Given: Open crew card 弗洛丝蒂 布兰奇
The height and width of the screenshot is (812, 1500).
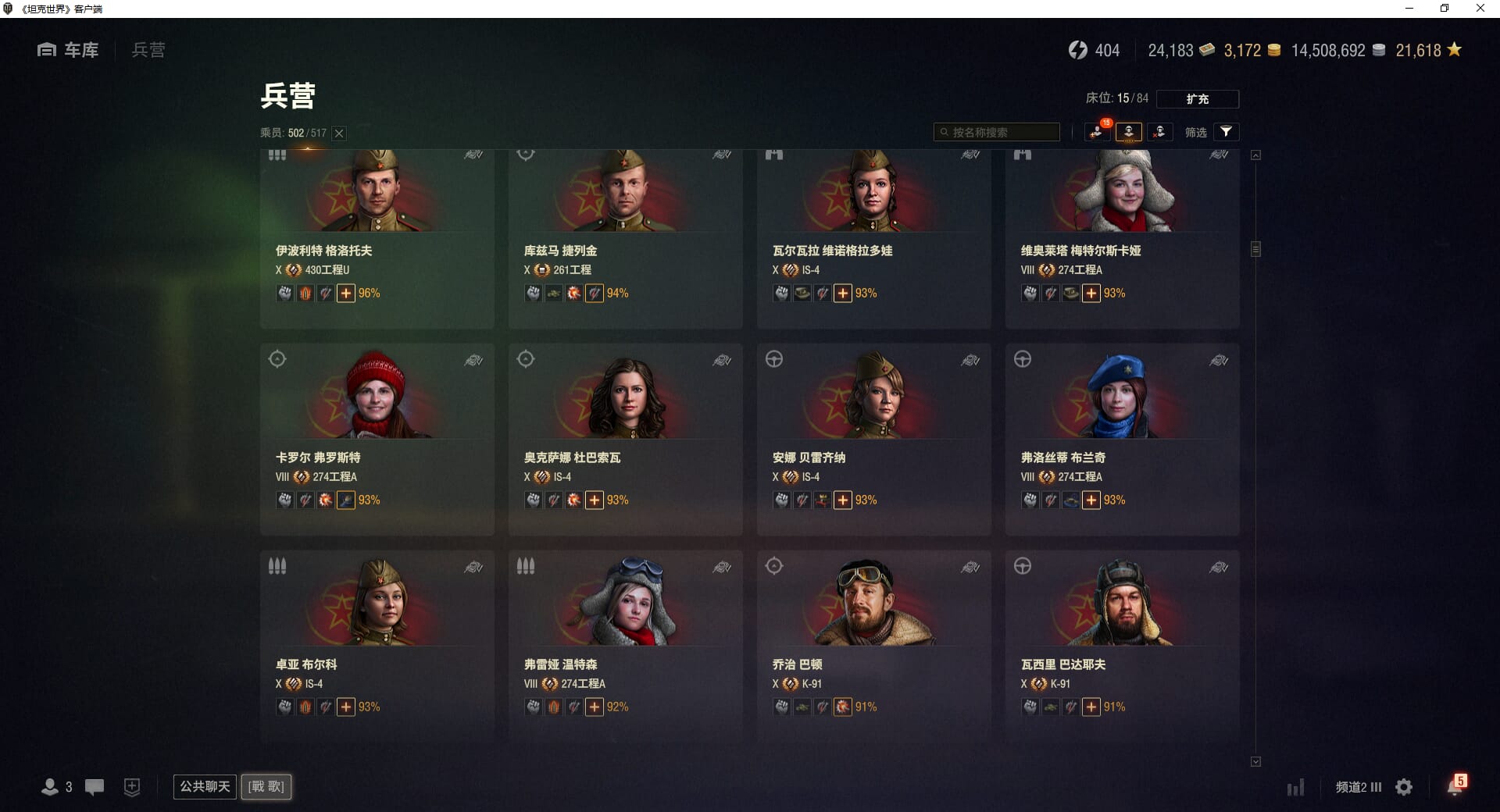Looking at the screenshot, I should coord(1122,439).
